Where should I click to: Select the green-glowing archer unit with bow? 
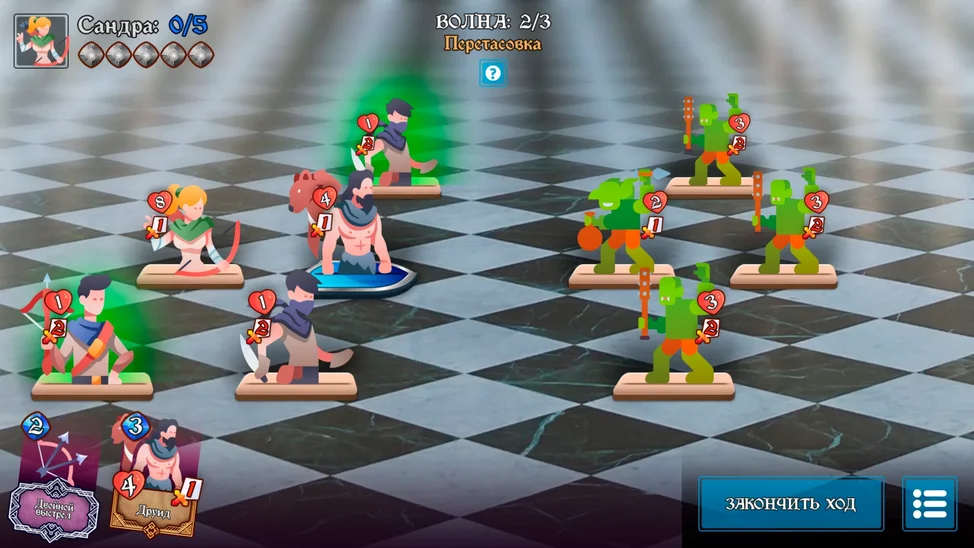(x=90, y=335)
